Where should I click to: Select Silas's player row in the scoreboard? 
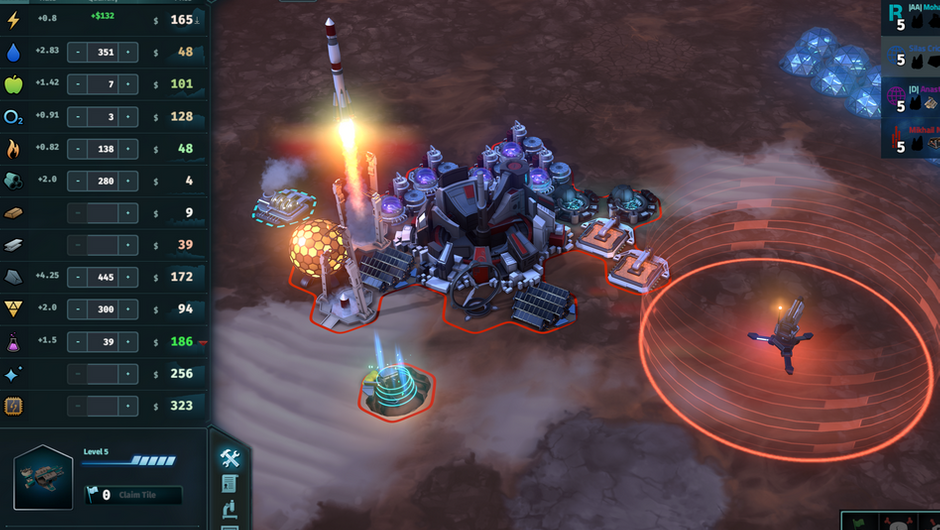tap(910, 55)
